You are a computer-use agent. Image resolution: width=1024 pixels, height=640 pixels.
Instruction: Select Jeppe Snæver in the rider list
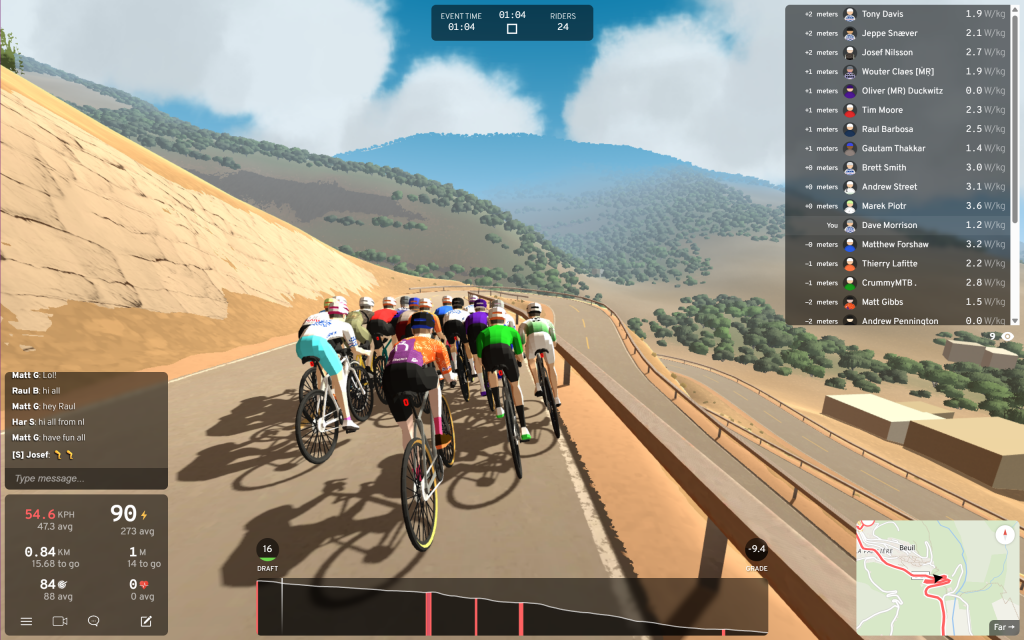coord(889,33)
